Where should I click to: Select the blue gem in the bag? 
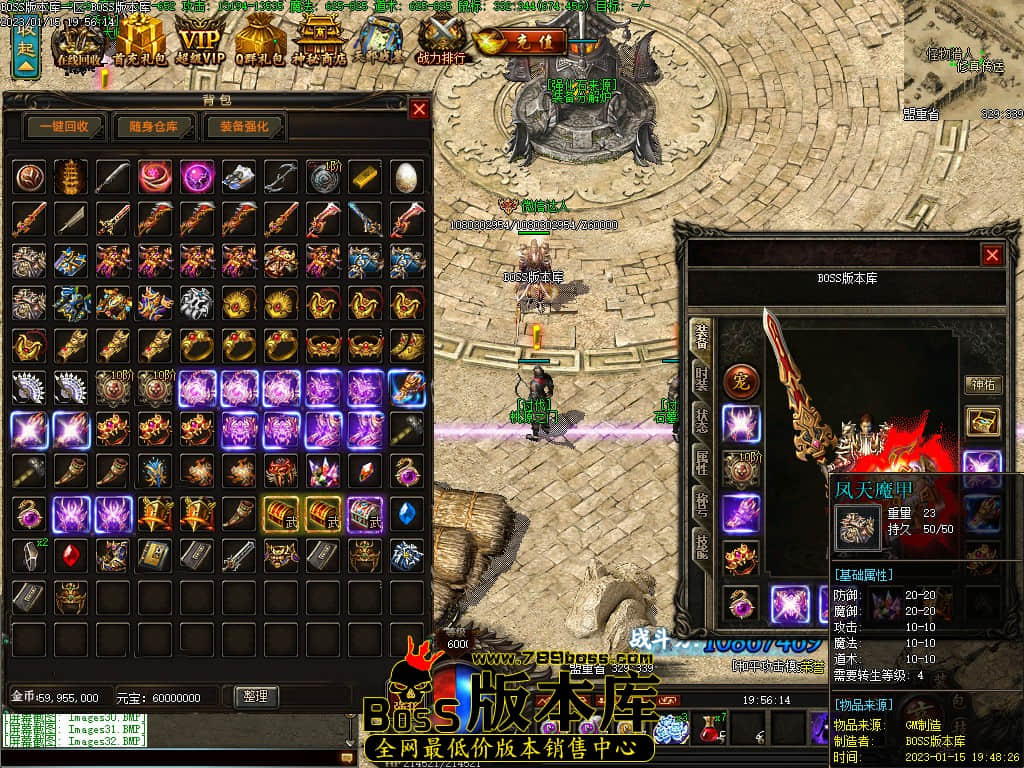pyautogui.click(x=406, y=512)
